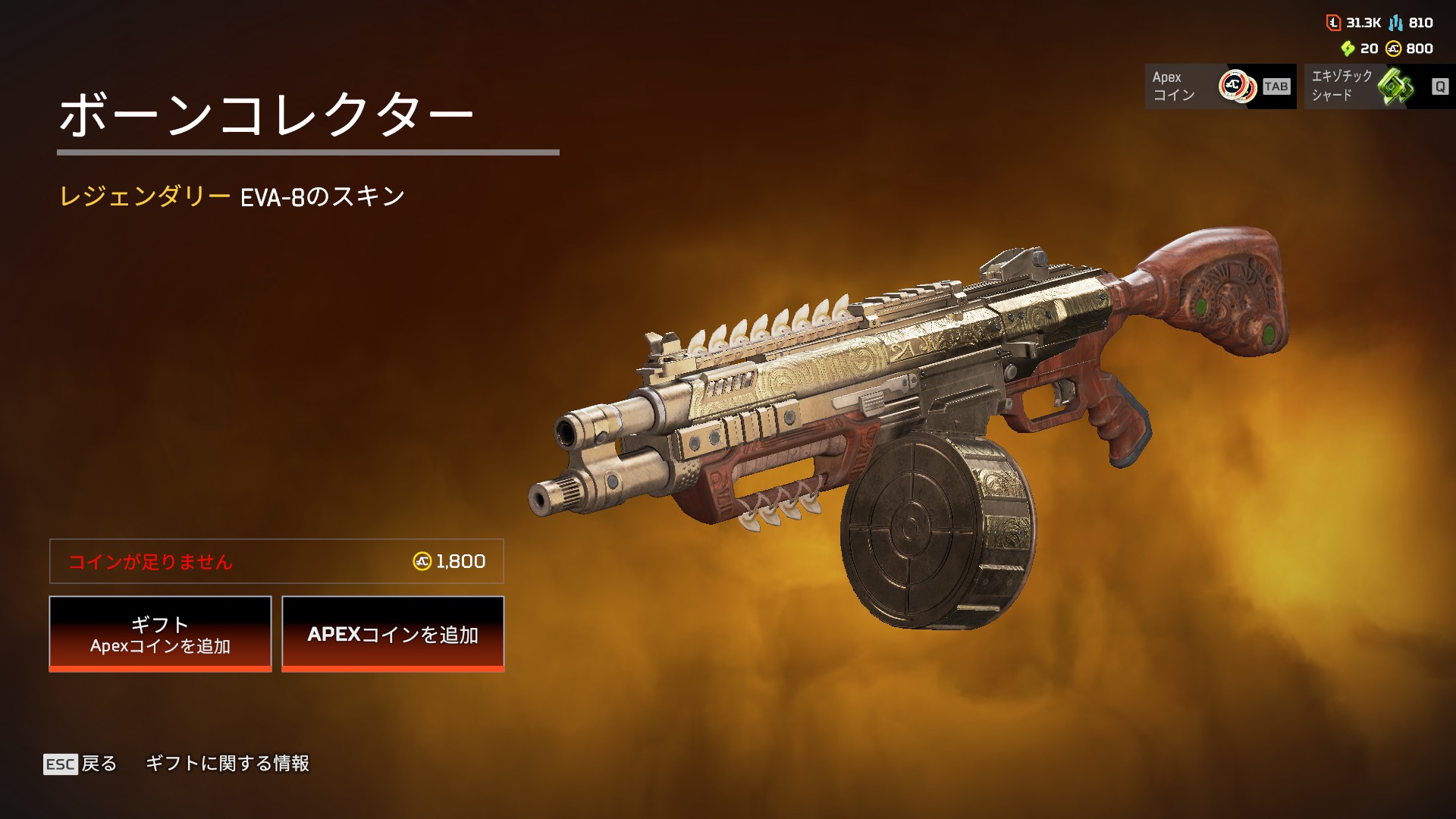Click the ギフト Apexコインを追加 button
The height and width of the screenshot is (819, 1456).
pos(160,634)
